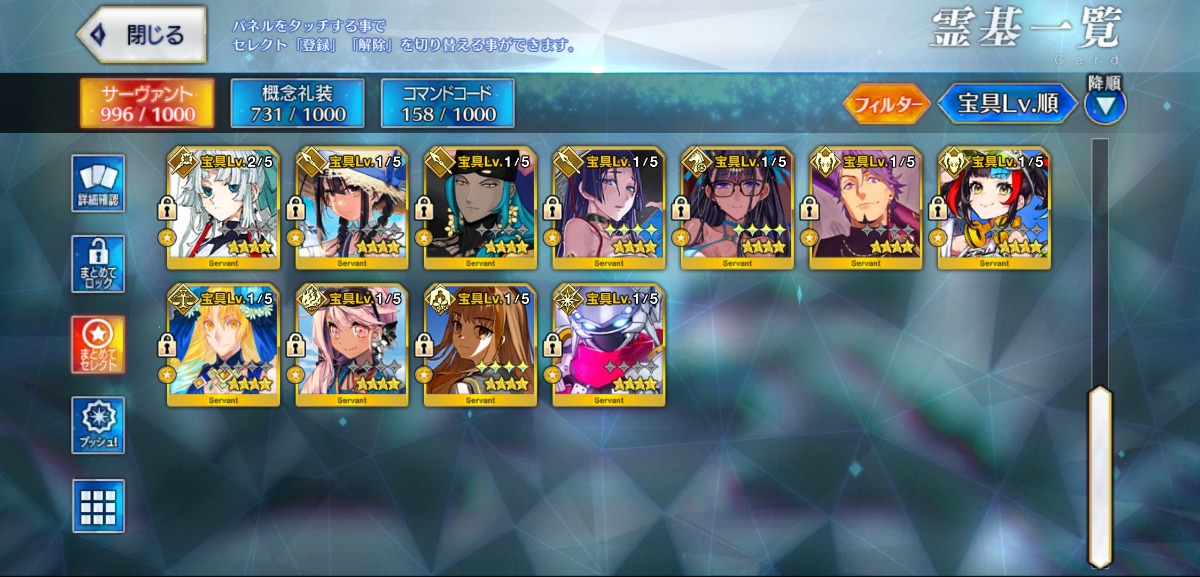Screen dimensions: 1200x577
Task: Toggle the 降順 descending arrow button
Action: [1105, 104]
